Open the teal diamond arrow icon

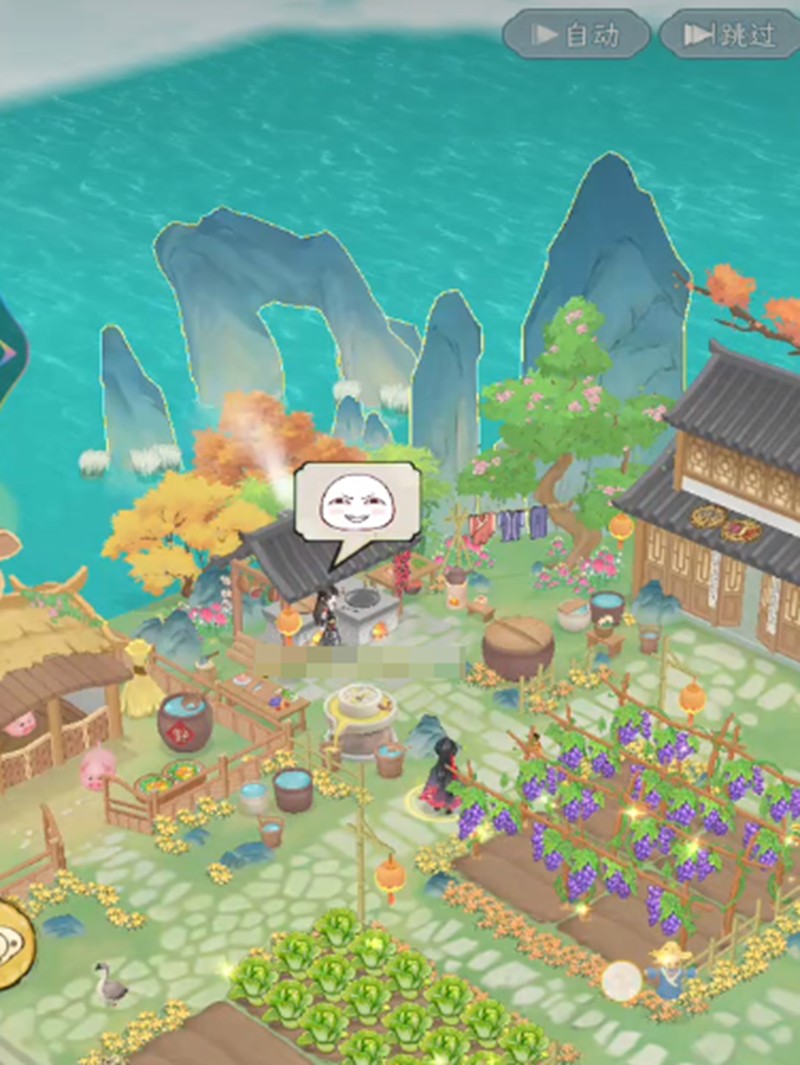pyautogui.click(x=10, y=351)
